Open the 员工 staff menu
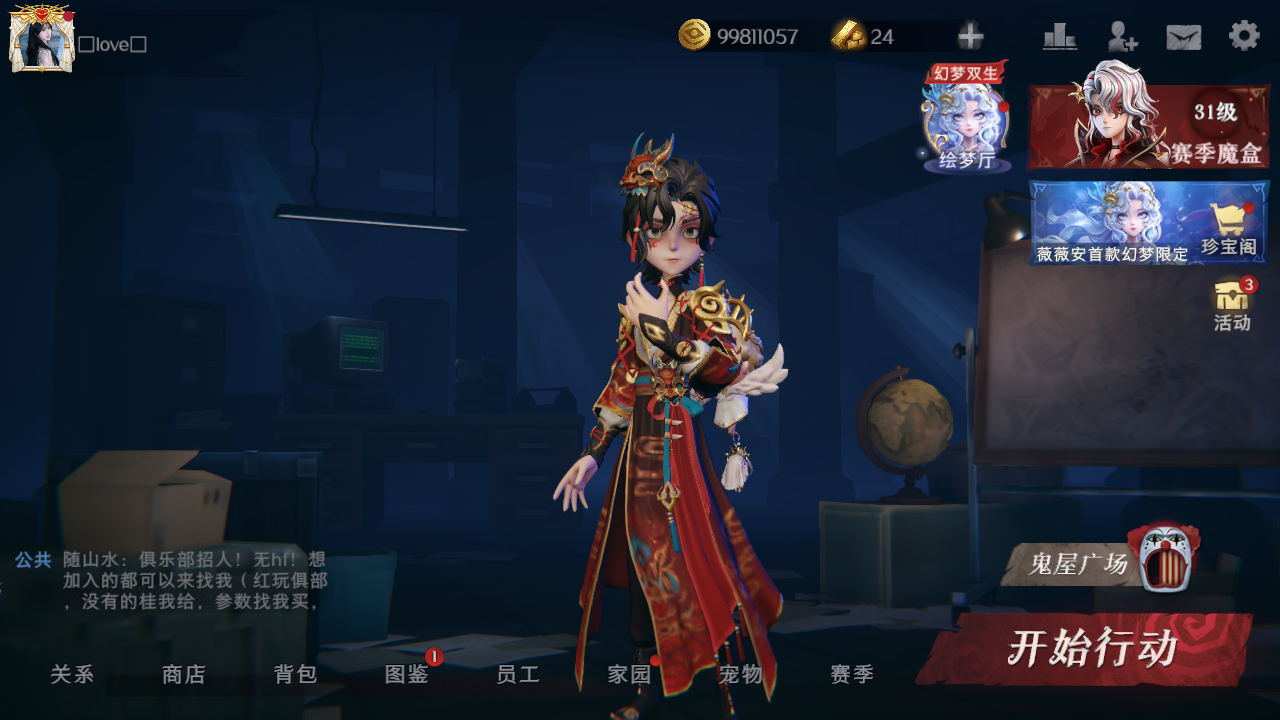The width and height of the screenshot is (1280, 720). tap(518, 675)
